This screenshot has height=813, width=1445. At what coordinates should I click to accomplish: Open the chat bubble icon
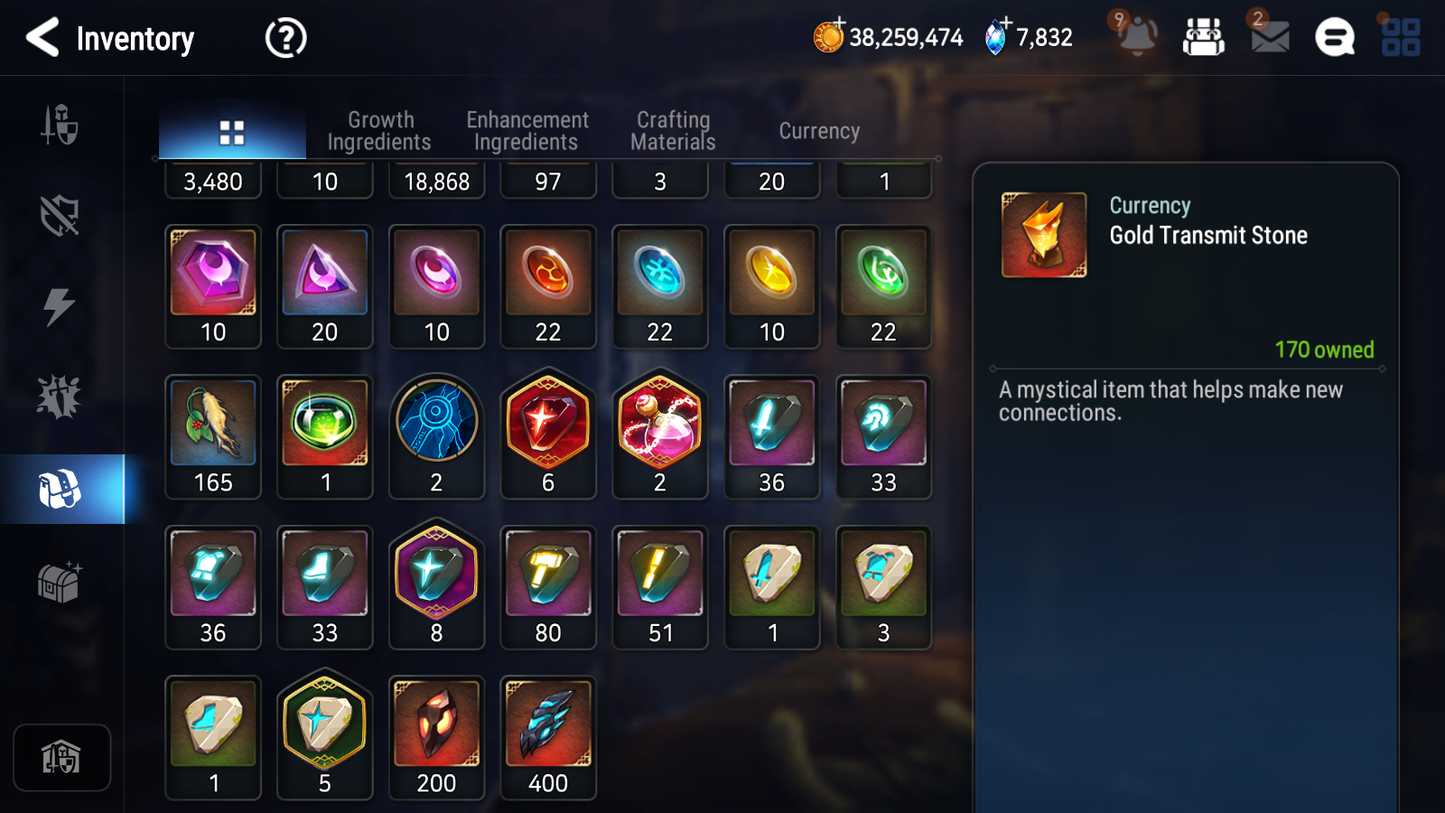1334,38
